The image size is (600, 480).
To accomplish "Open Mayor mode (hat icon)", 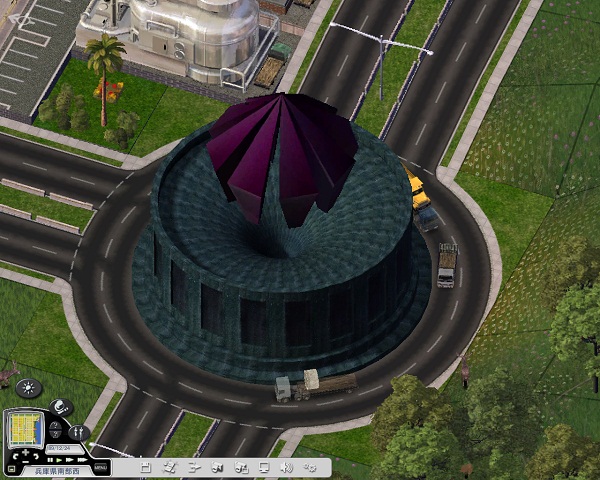I will tap(59, 407).
